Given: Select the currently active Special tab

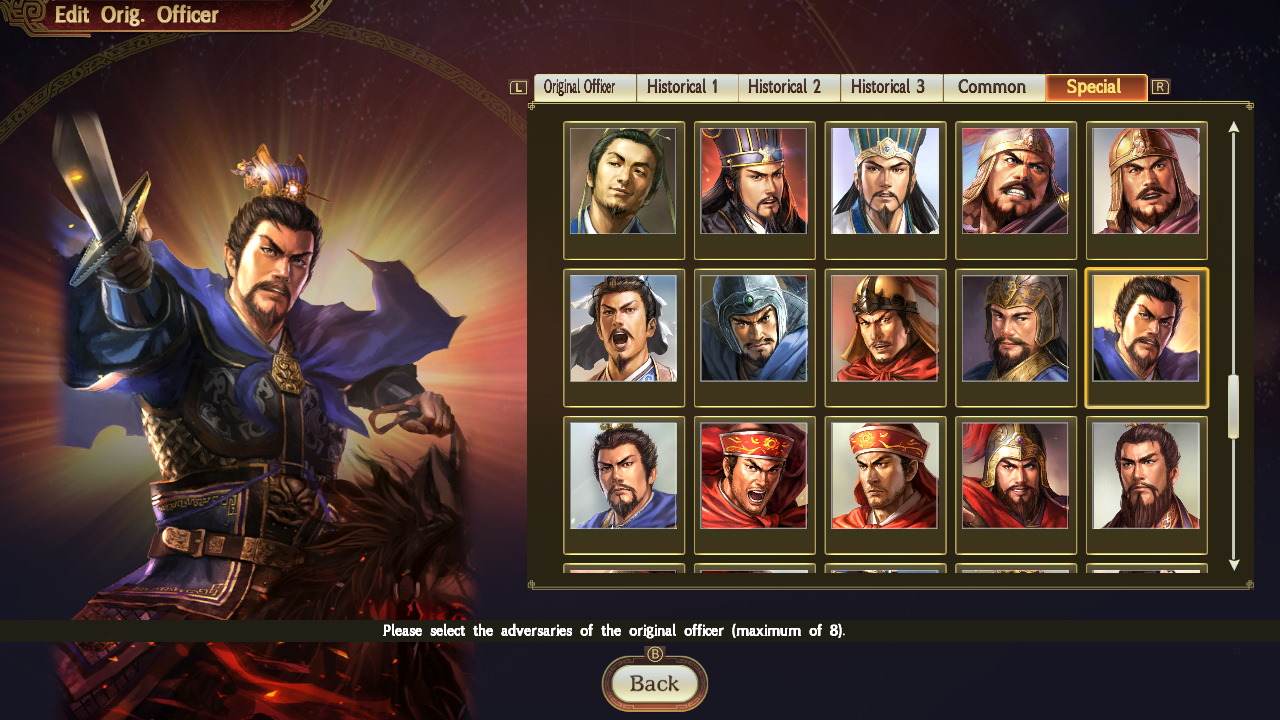Looking at the screenshot, I should (1095, 87).
